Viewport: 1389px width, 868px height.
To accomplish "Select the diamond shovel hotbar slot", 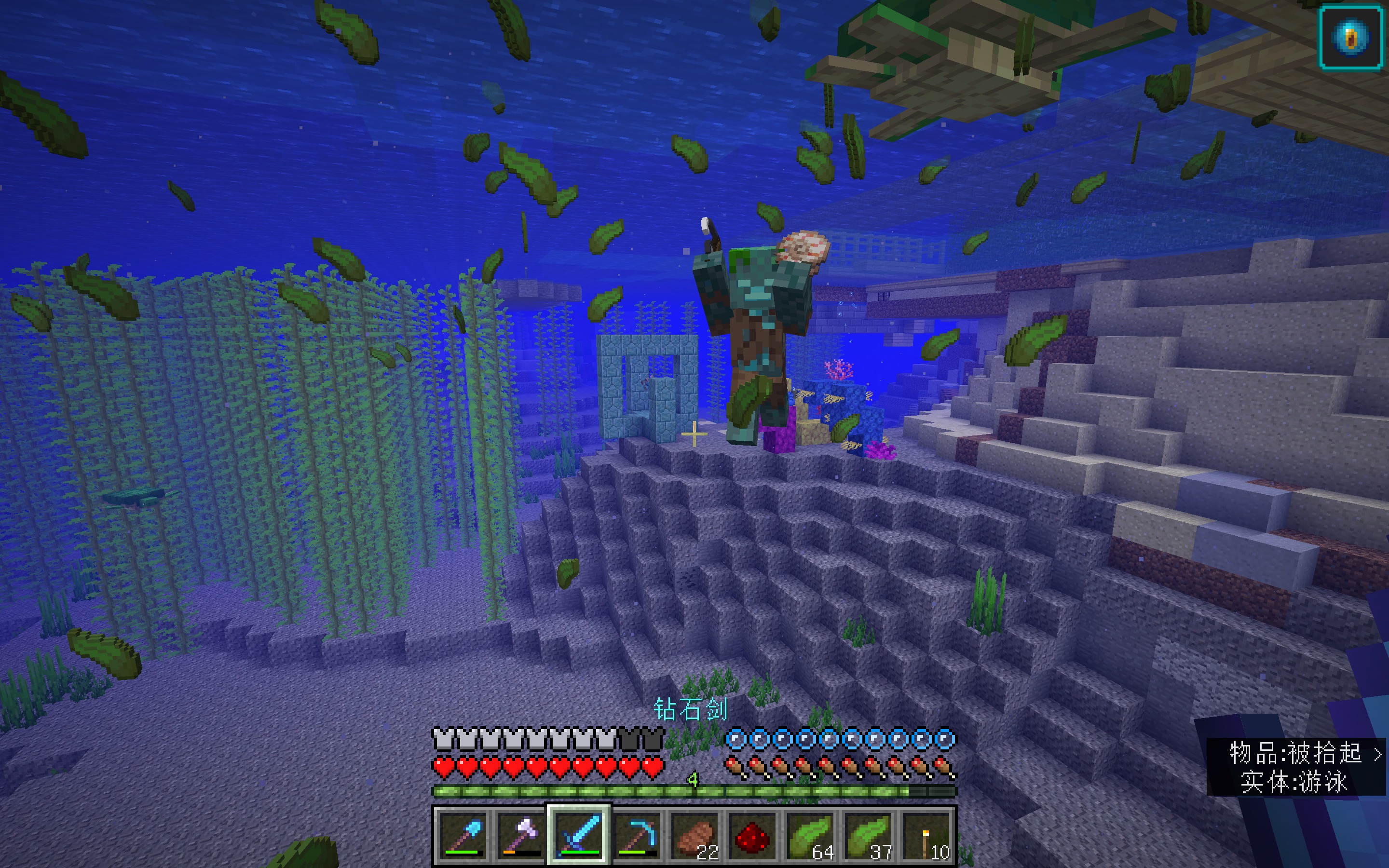I will tap(463, 835).
